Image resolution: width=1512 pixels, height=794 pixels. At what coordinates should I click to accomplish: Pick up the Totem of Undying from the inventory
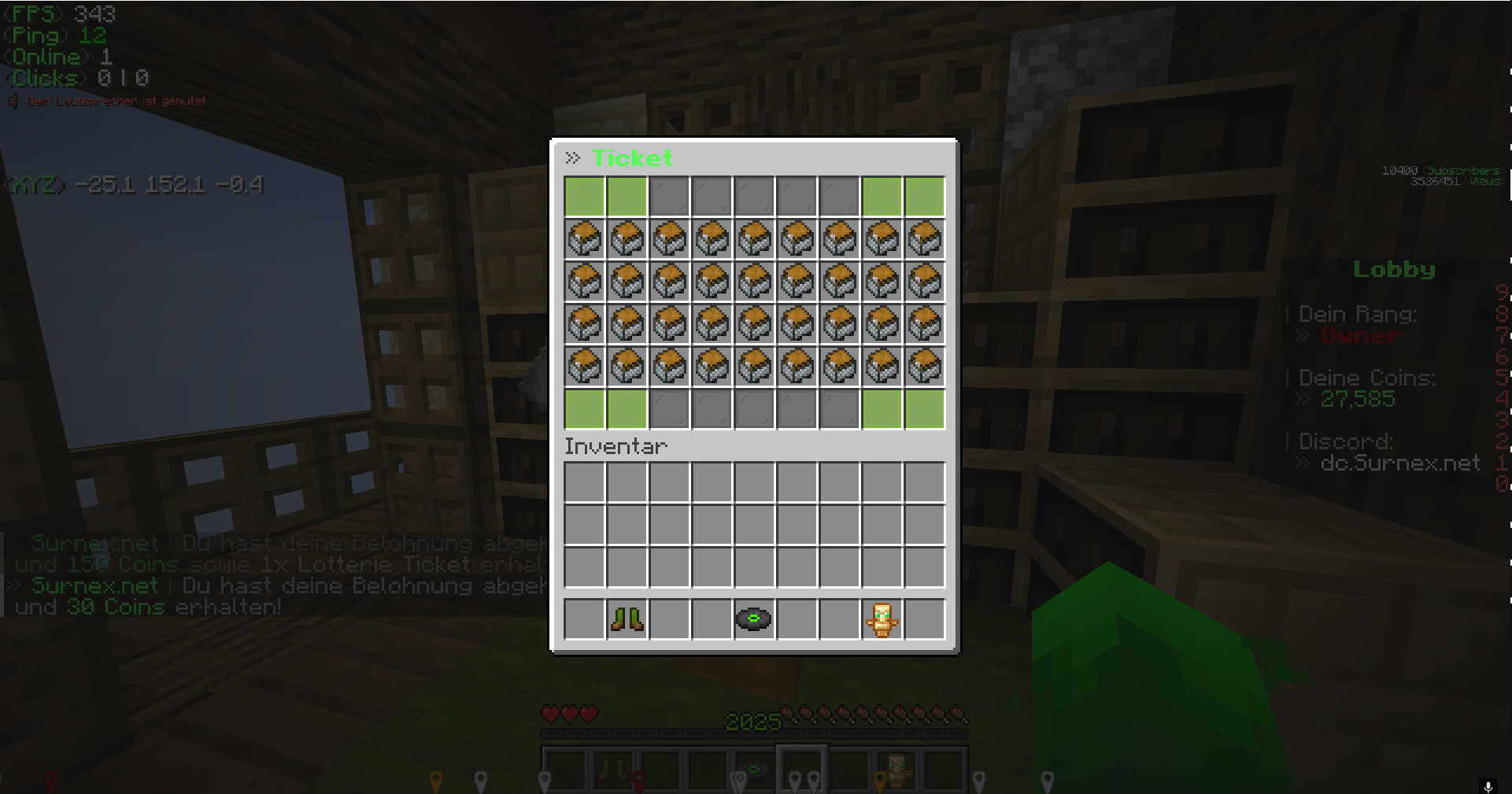[882, 619]
